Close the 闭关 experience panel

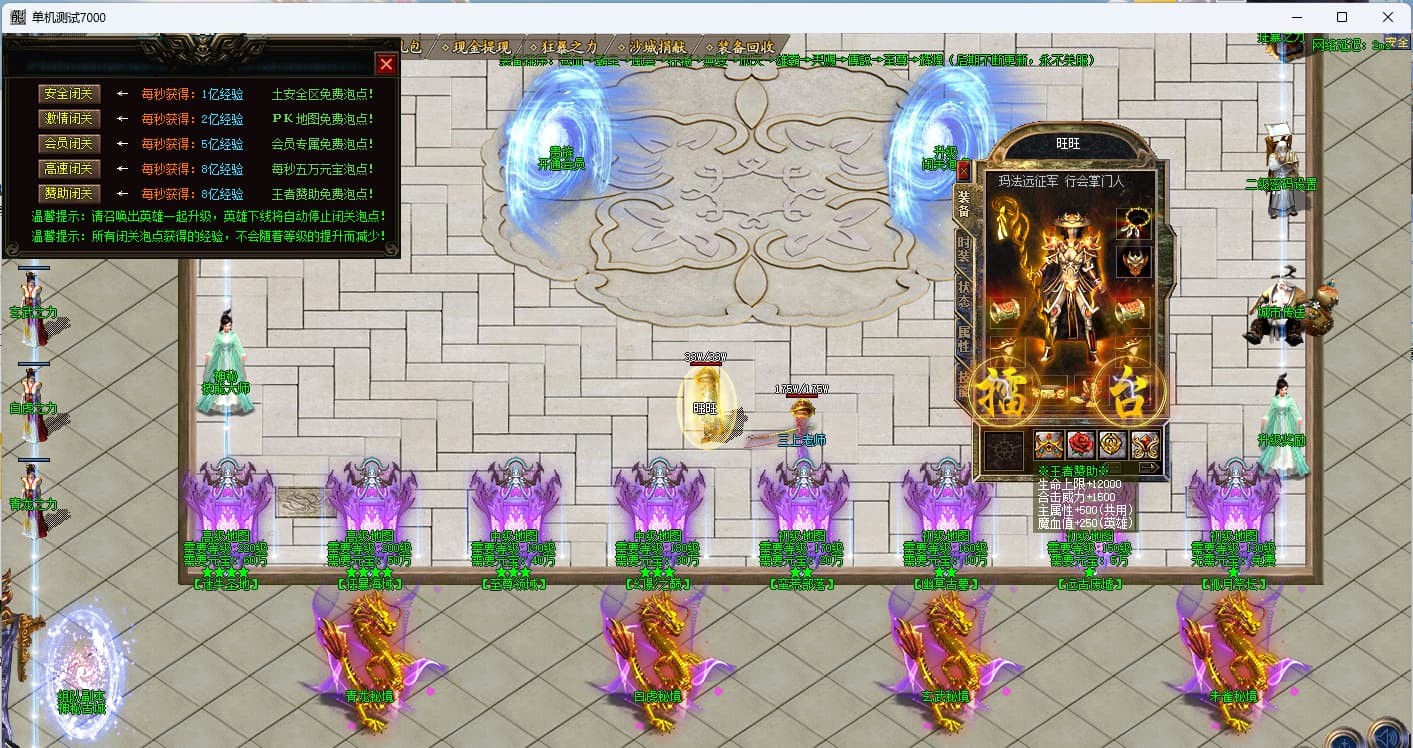[x=386, y=64]
